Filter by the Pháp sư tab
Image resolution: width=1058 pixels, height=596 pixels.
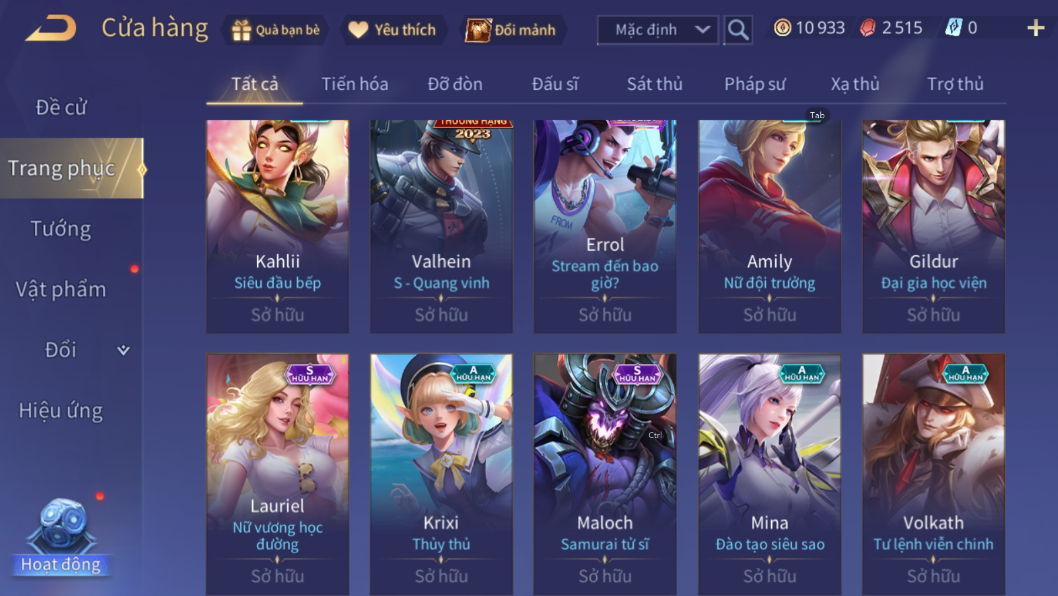(x=754, y=84)
